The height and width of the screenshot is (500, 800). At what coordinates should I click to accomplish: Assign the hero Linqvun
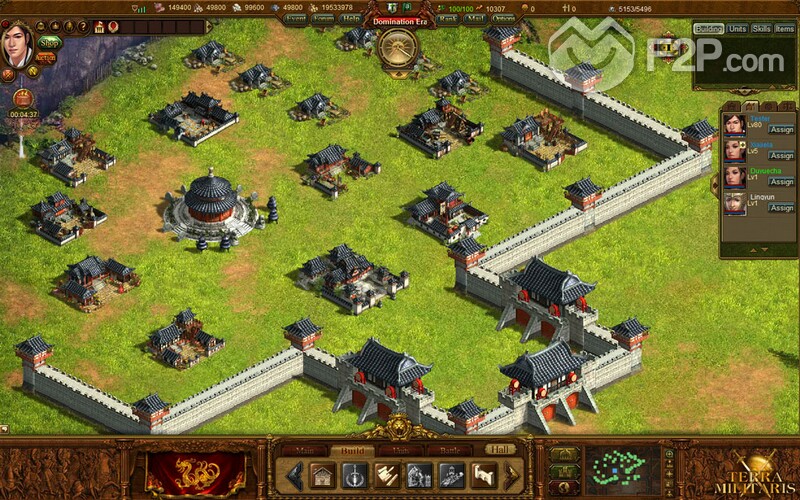[781, 209]
